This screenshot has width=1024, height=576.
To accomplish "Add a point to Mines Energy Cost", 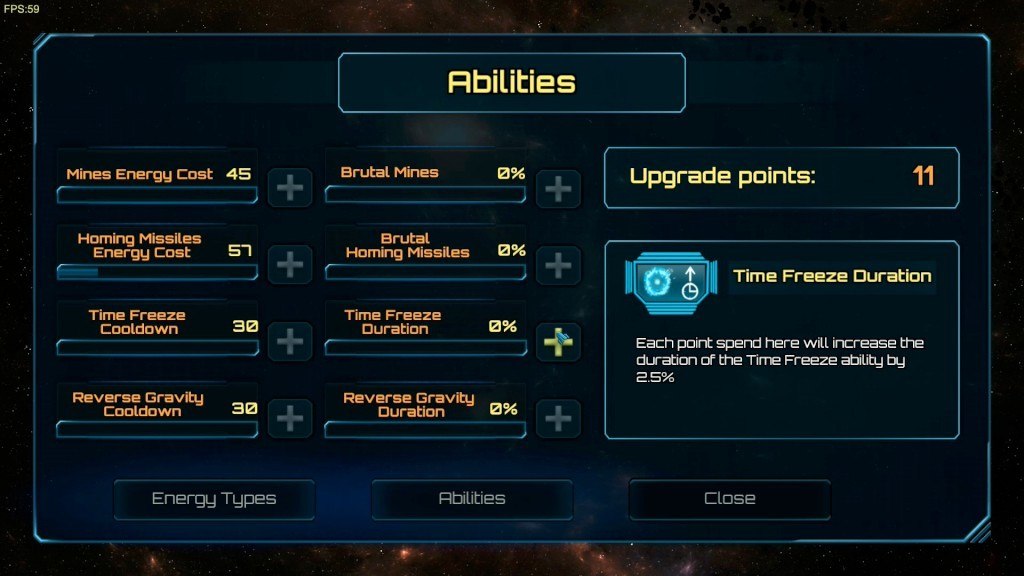I will point(289,188).
